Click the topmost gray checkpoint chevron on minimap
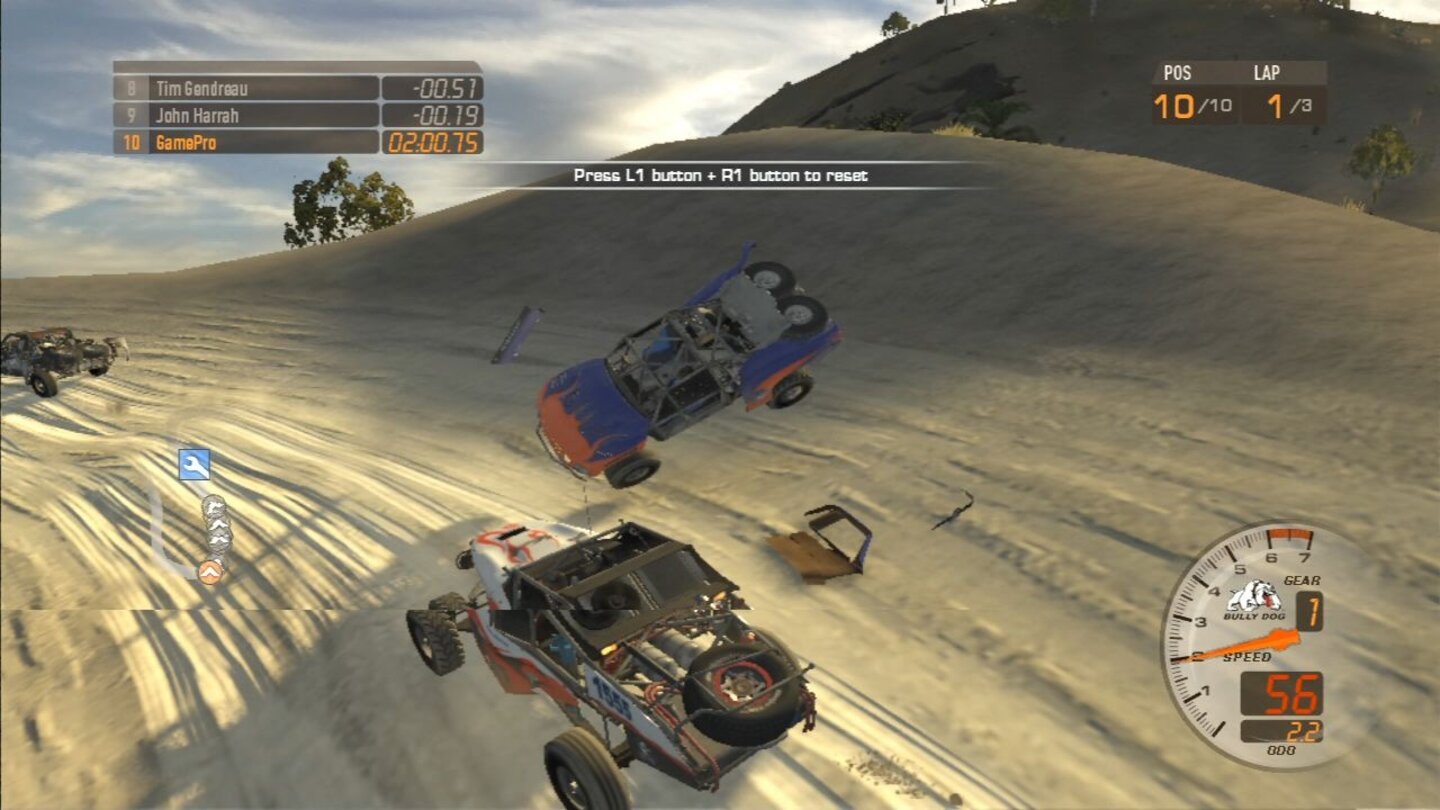1440x810 pixels. coord(217,505)
